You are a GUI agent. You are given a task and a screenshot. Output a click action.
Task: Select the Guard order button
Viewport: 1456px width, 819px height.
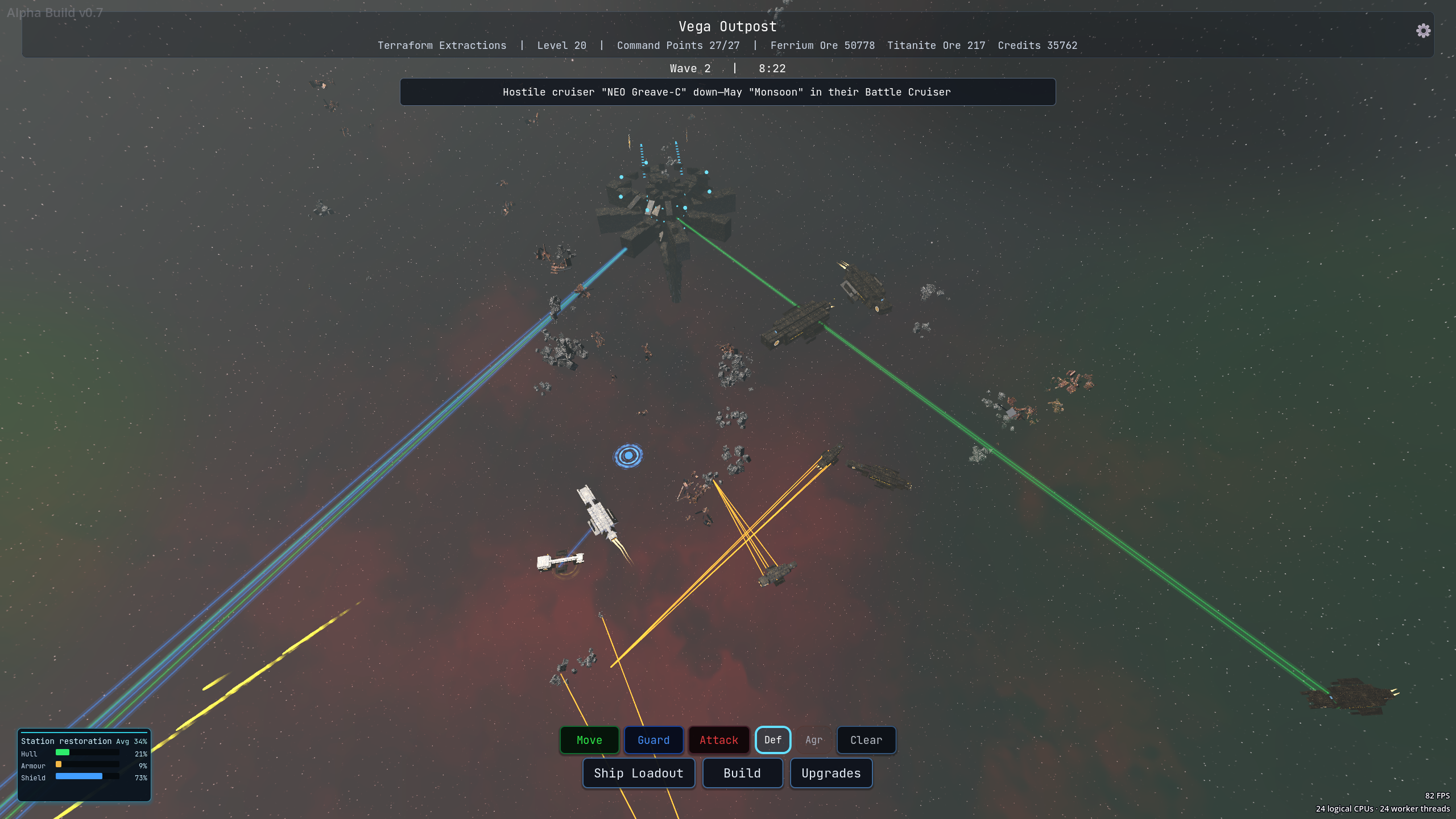tap(653, 740)
